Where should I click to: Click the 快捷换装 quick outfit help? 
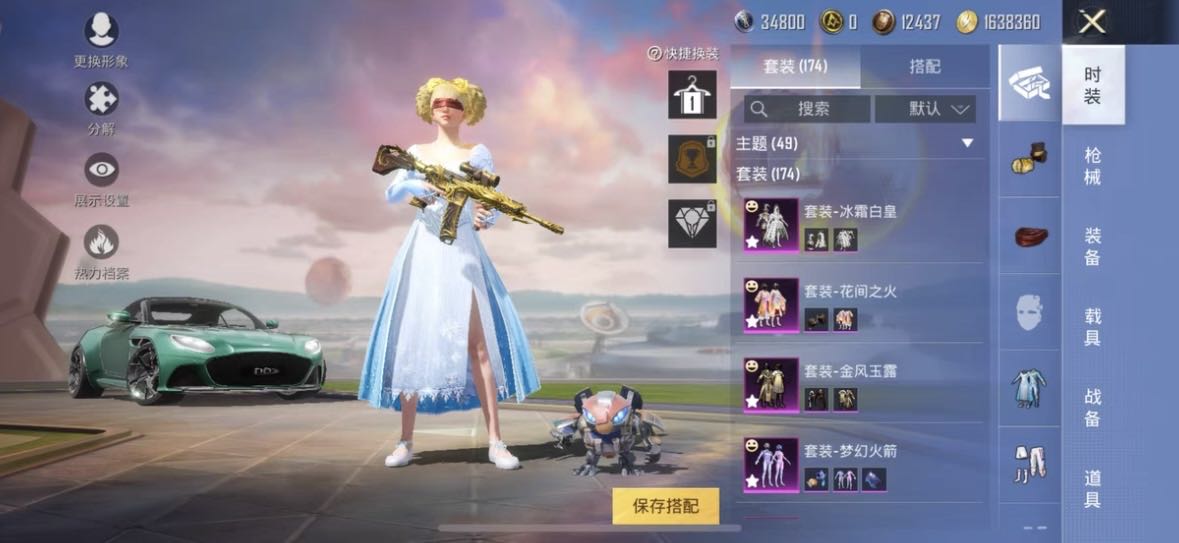[x=684, y=54]
